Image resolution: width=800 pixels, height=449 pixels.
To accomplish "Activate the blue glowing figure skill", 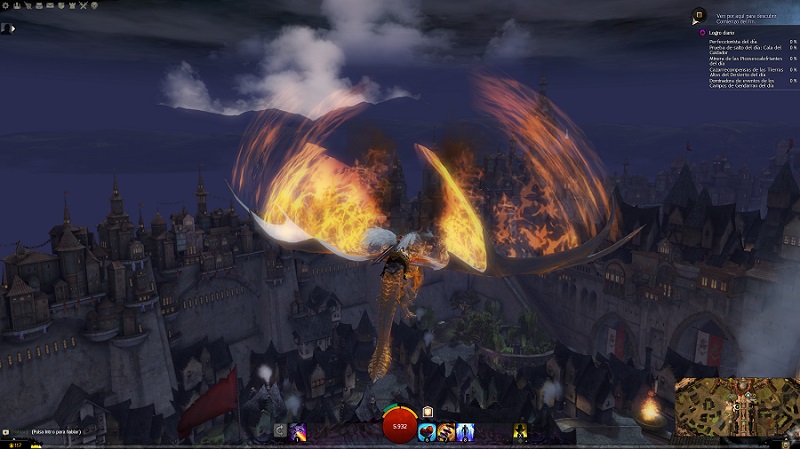I will pyautogui.click(x=464, y=432).
